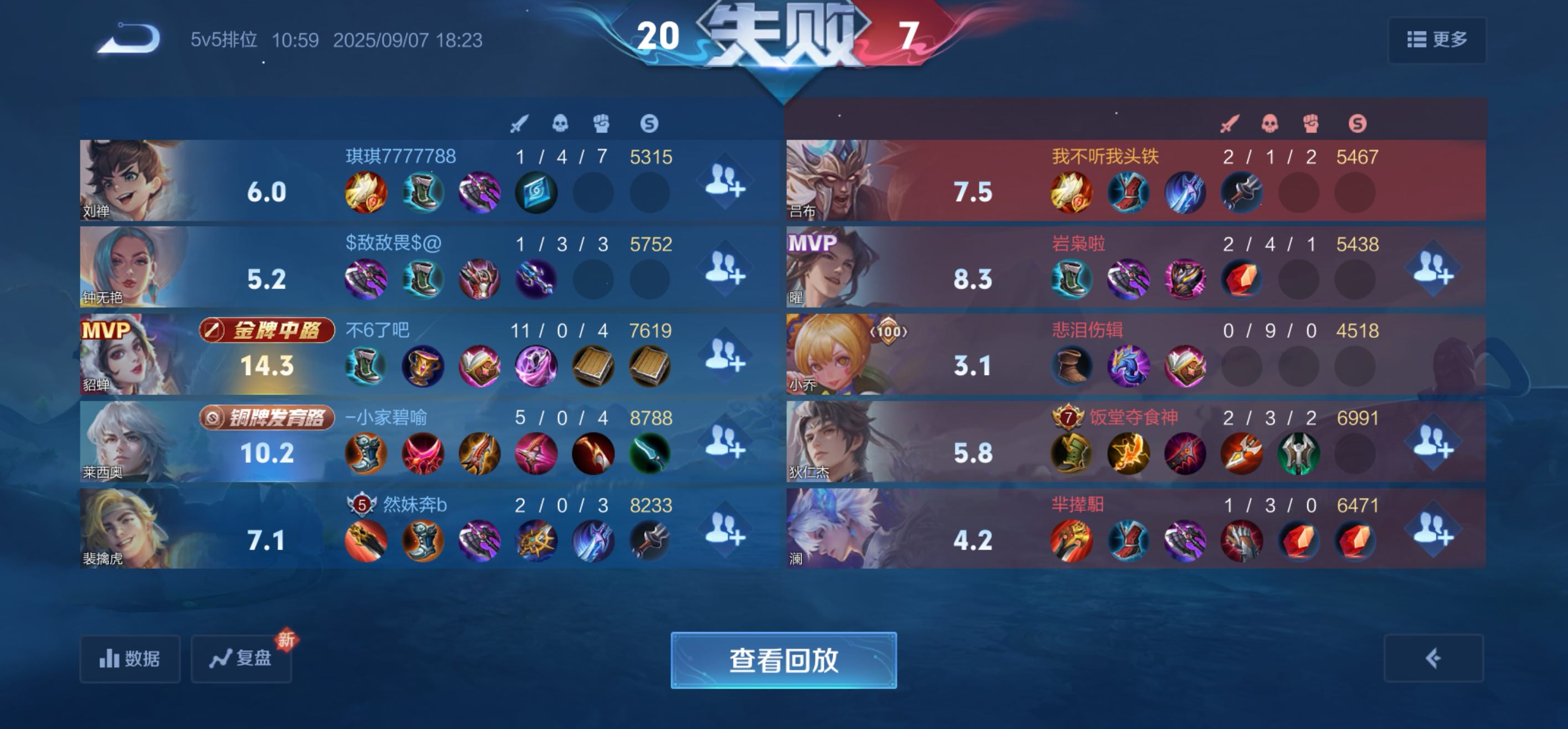This screenshot has width=1568, height=729.
Task: Switch to the 数据 panel
Action: pos(130,659)
